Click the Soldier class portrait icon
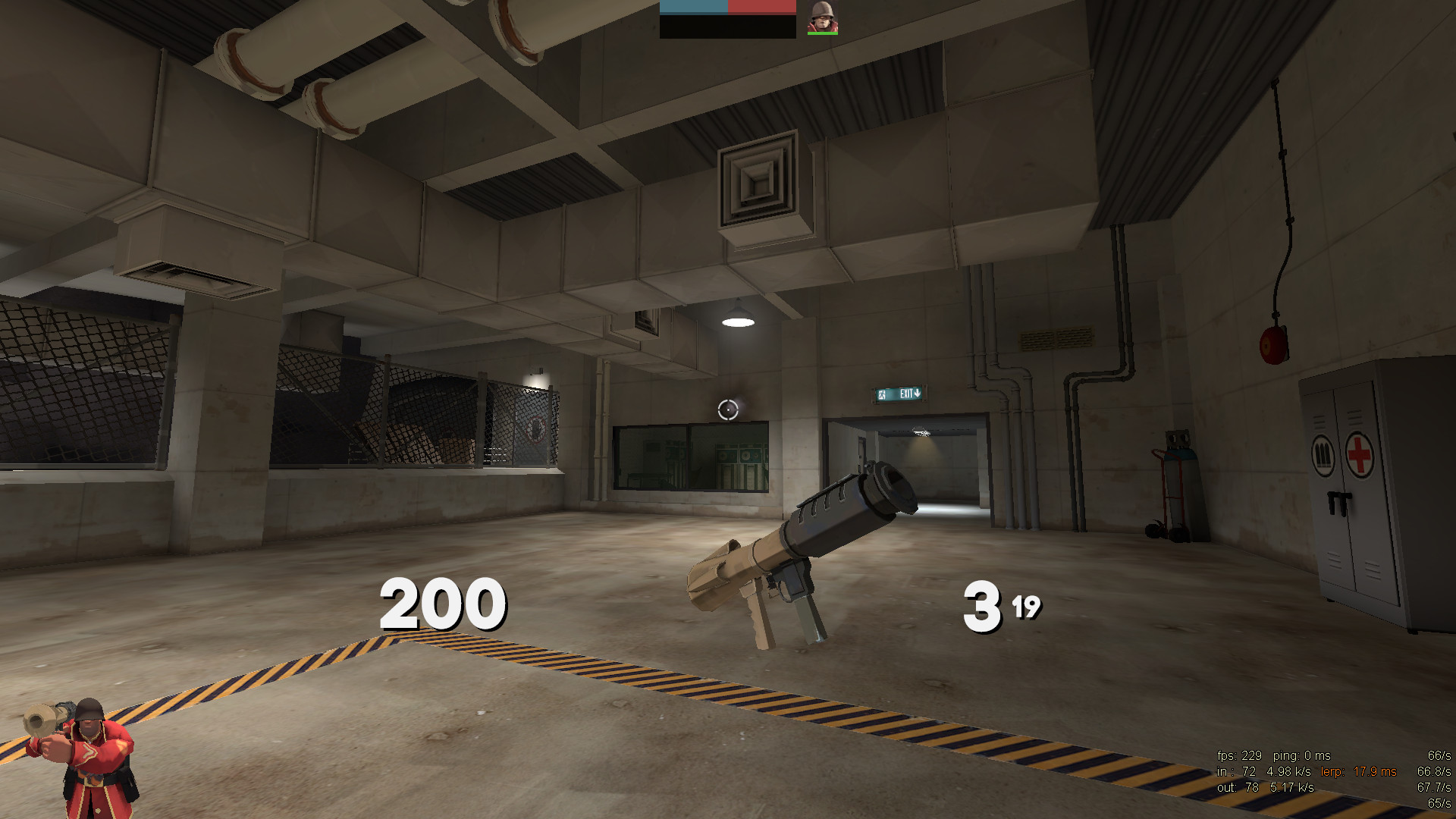This screenshot has height=819, width=1456. tap(822, 18)
